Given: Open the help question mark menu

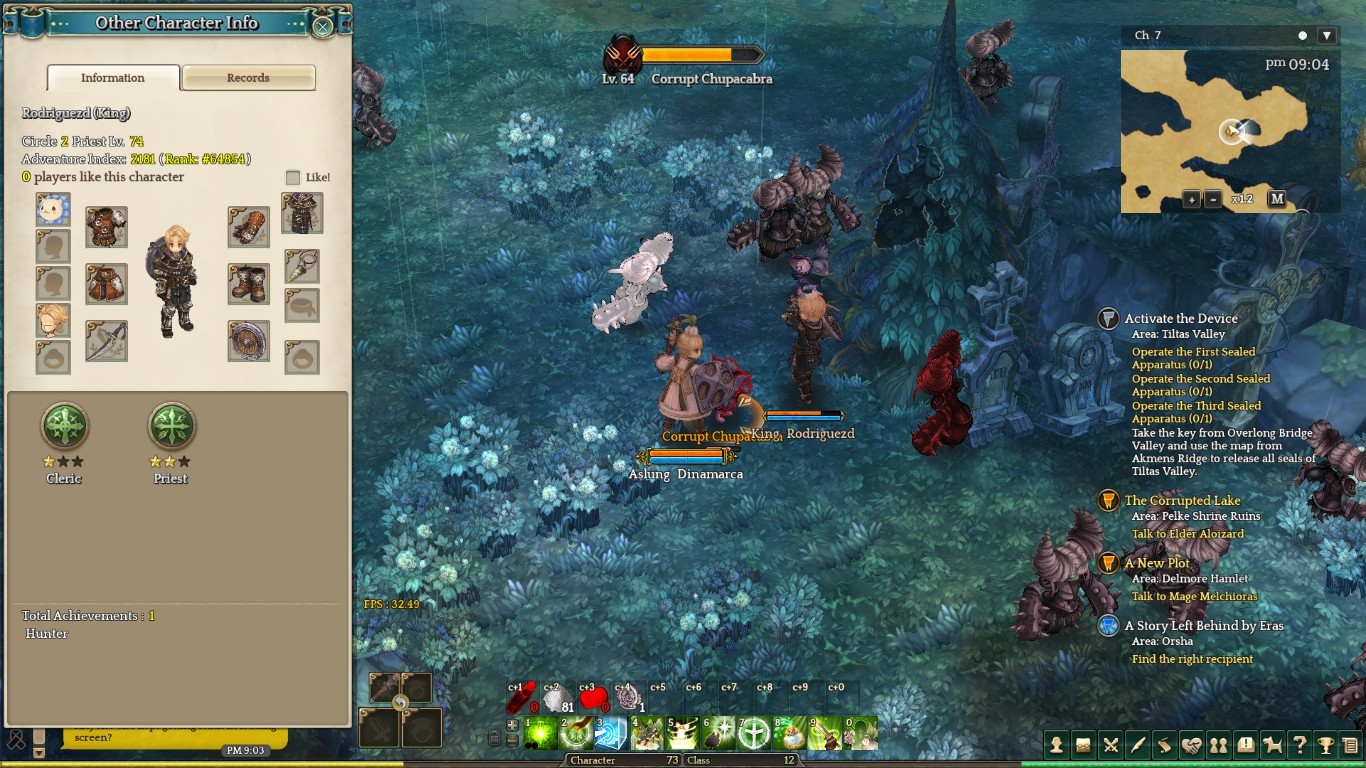Looking at the screenshot, I should pos(1299,745).
